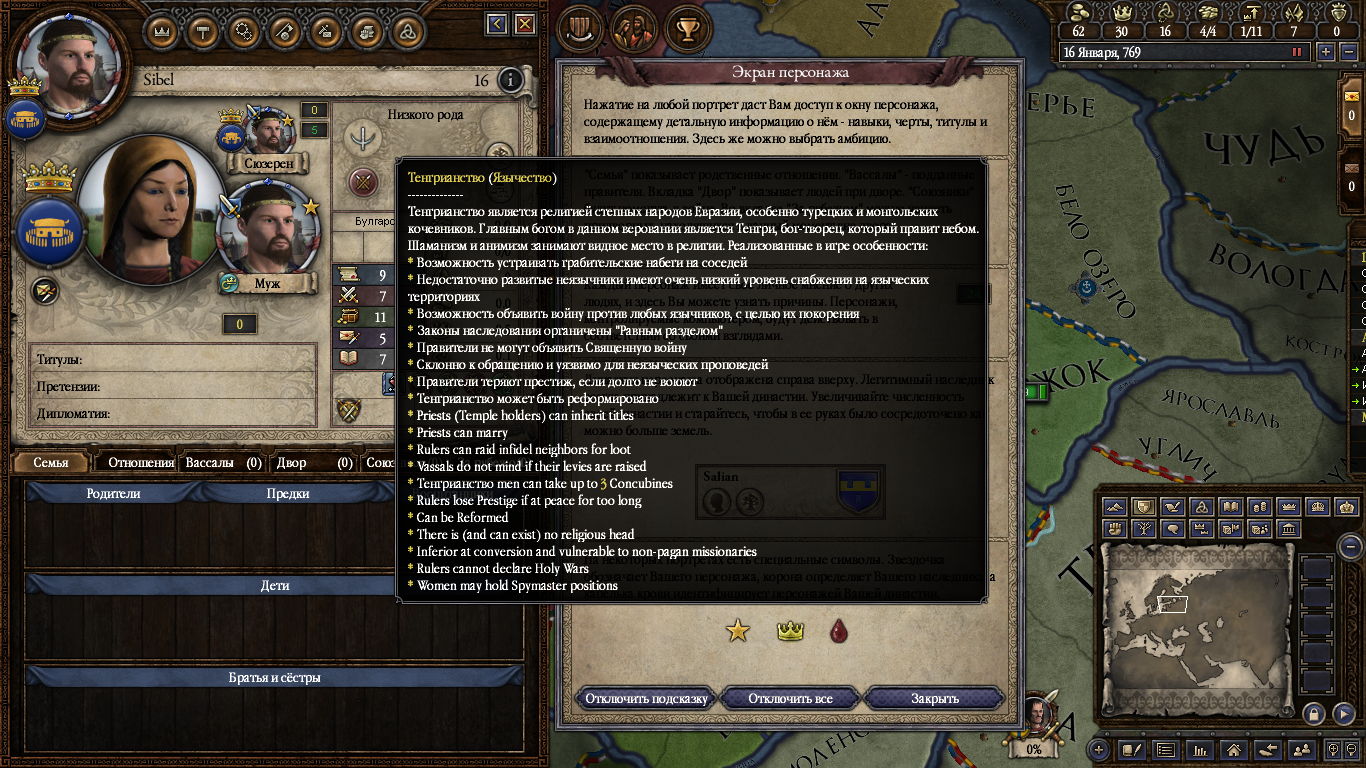Increase game speed with plus button
The height and width of the screenshot is (768, 1366).
pyautogui.click(x=1326, y=52)
